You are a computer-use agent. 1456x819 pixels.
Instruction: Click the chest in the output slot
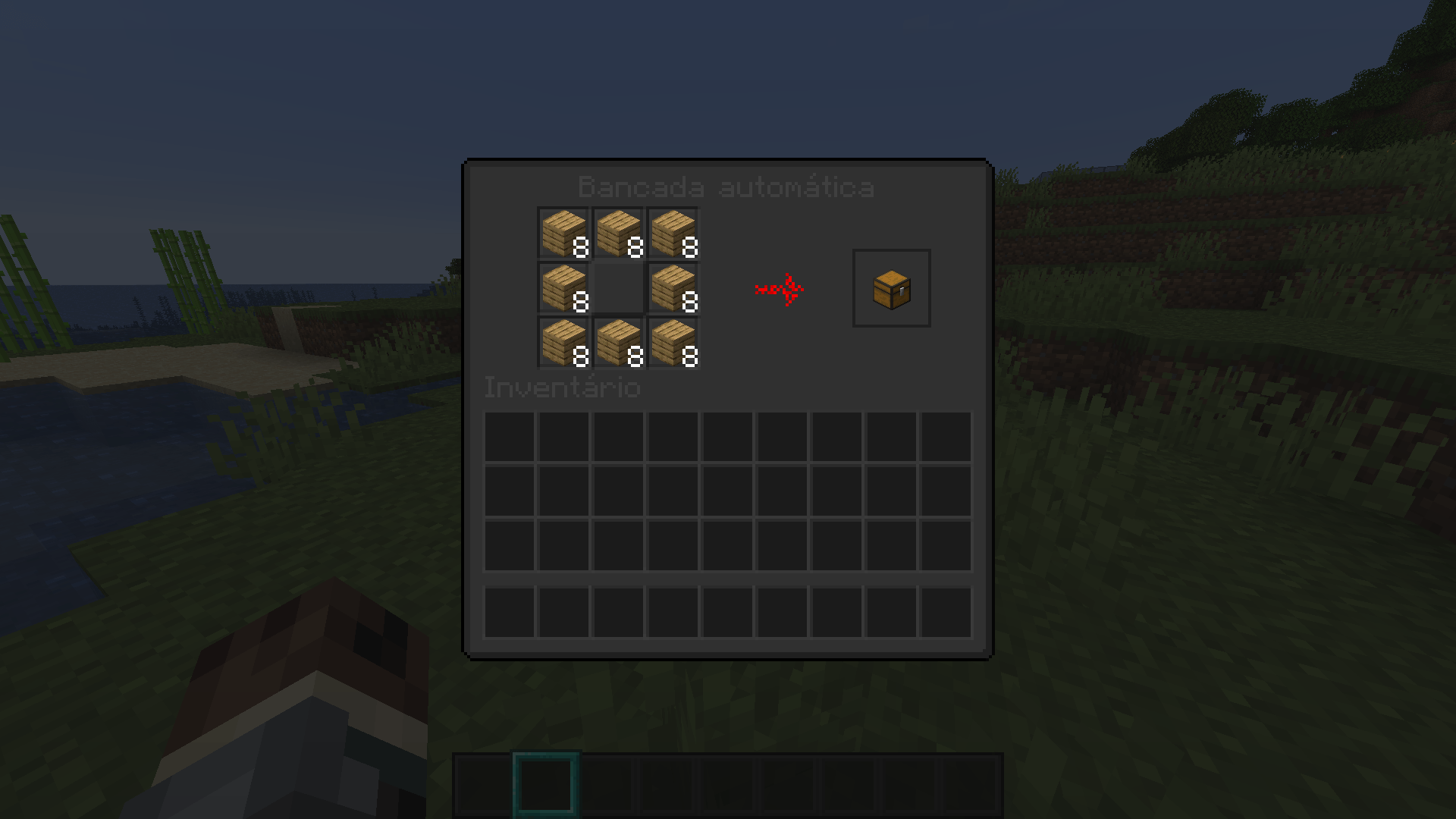[x=891, y=288]
